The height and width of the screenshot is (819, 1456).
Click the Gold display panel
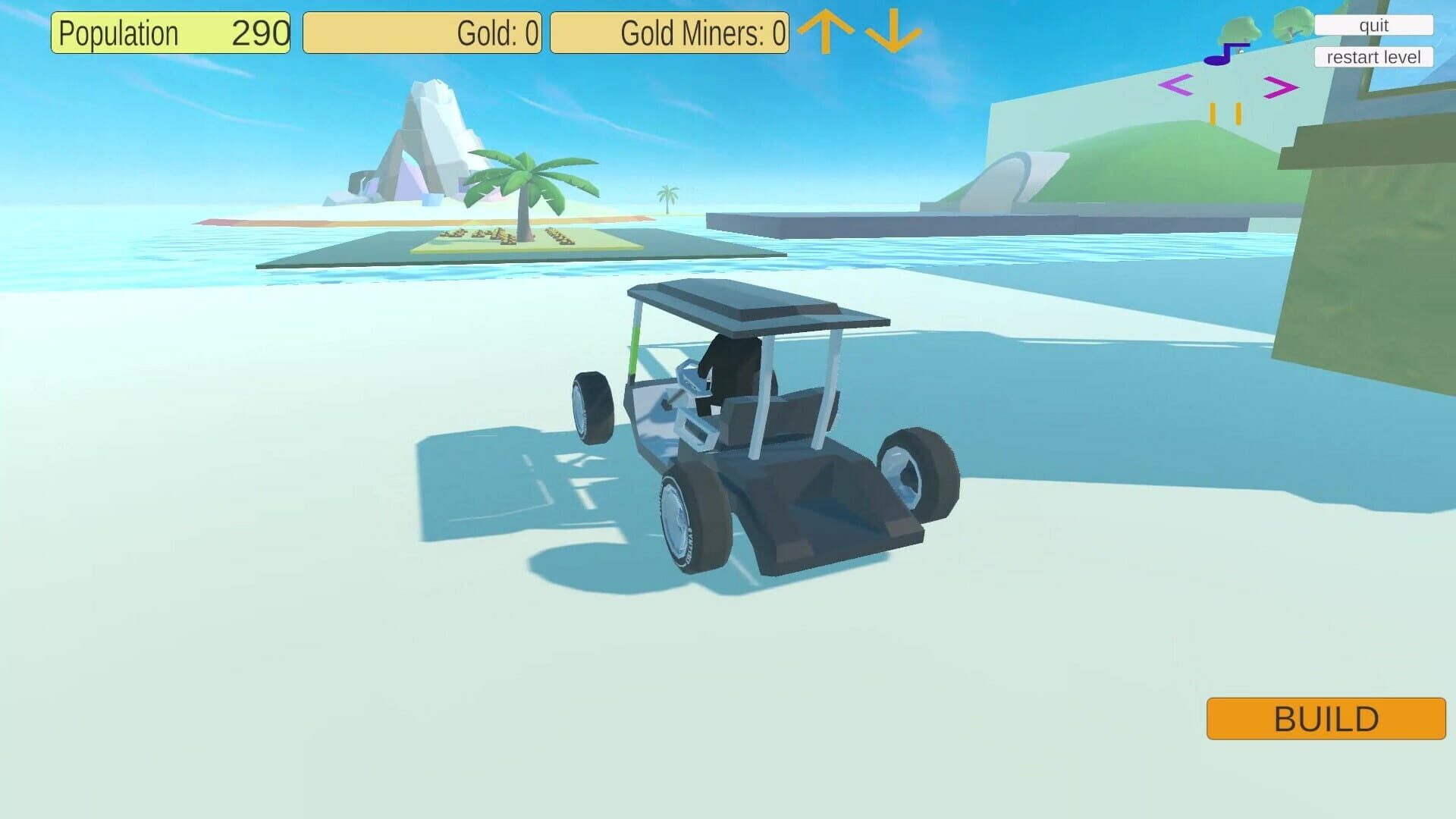click(x=422, y=33)
